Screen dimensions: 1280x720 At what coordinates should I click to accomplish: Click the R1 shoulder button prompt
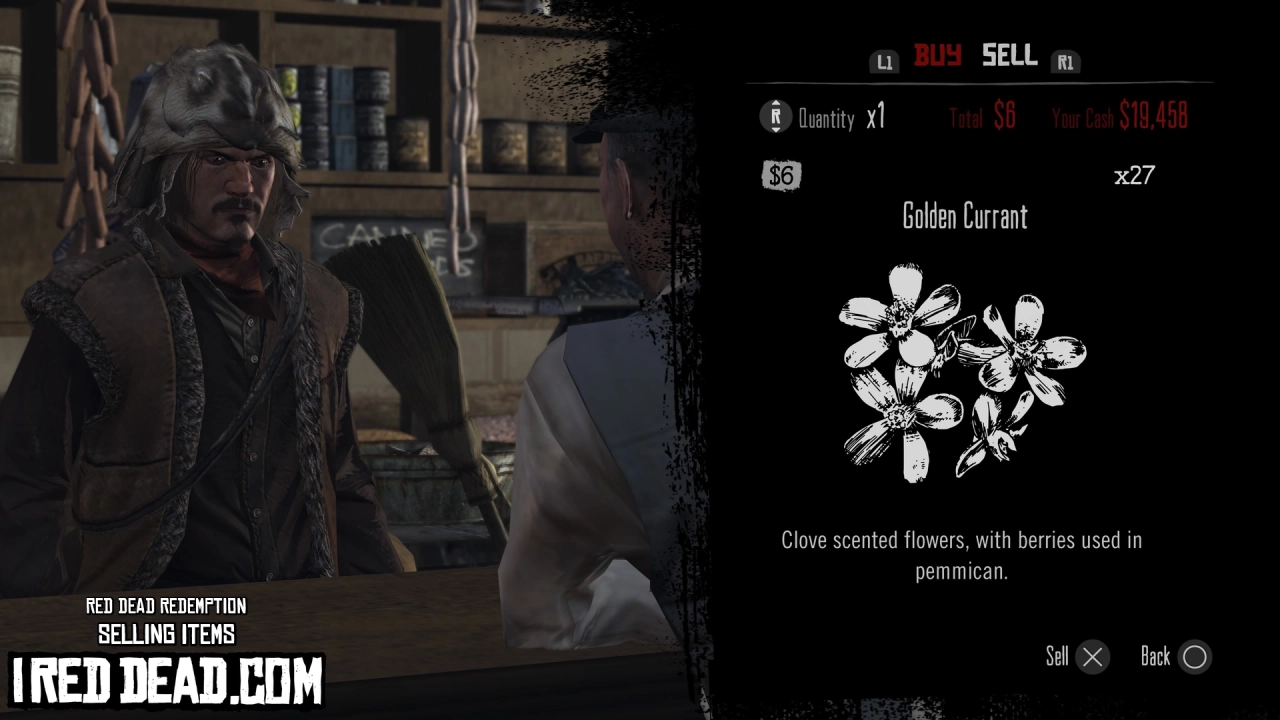tap(1066, 61)
